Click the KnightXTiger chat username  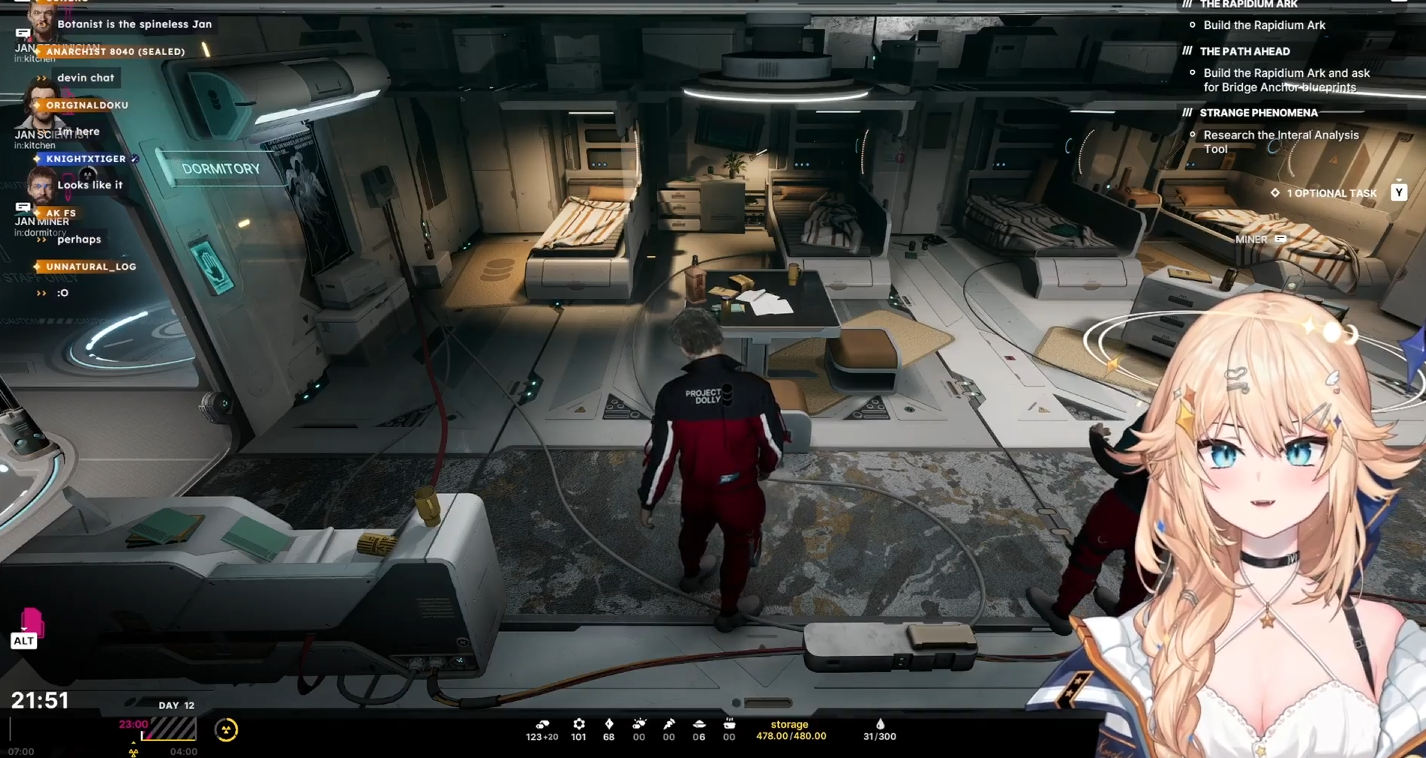point(86,159)
